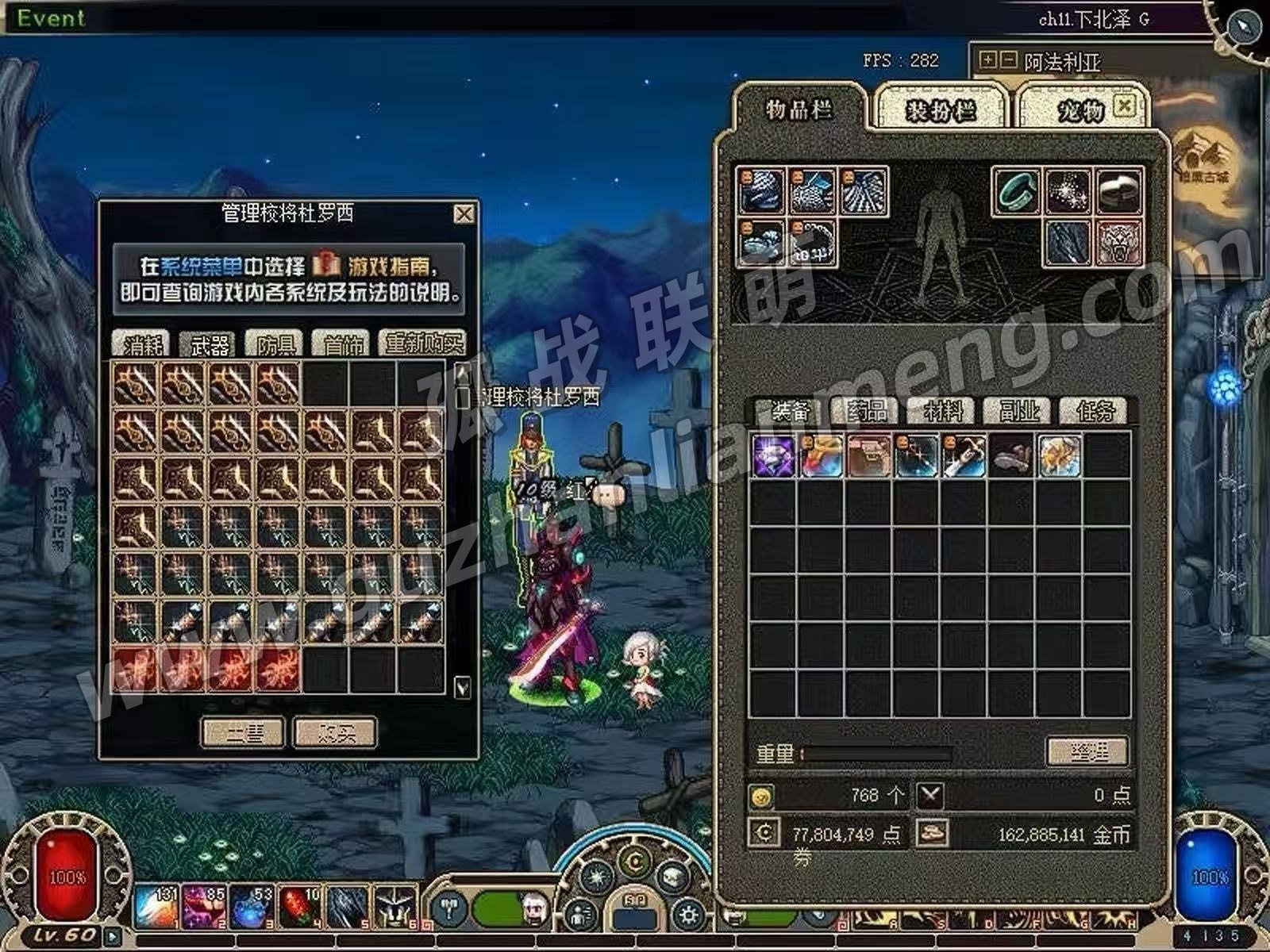The image size is (1270, 952).
Task: Select the 首饰 shop category
Action: coord(343,344)
